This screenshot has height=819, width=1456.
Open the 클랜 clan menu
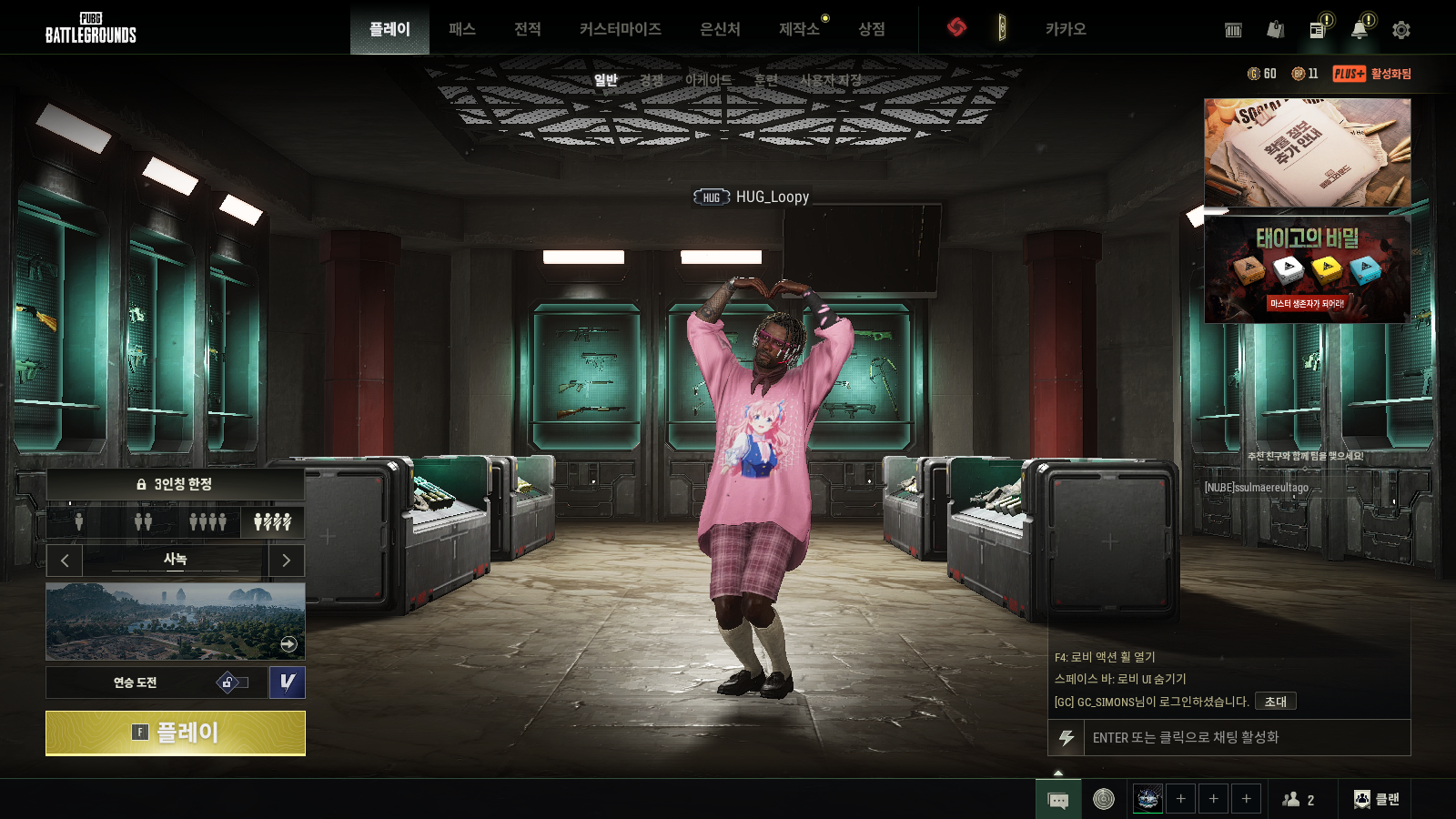[x=1376, y=799]
